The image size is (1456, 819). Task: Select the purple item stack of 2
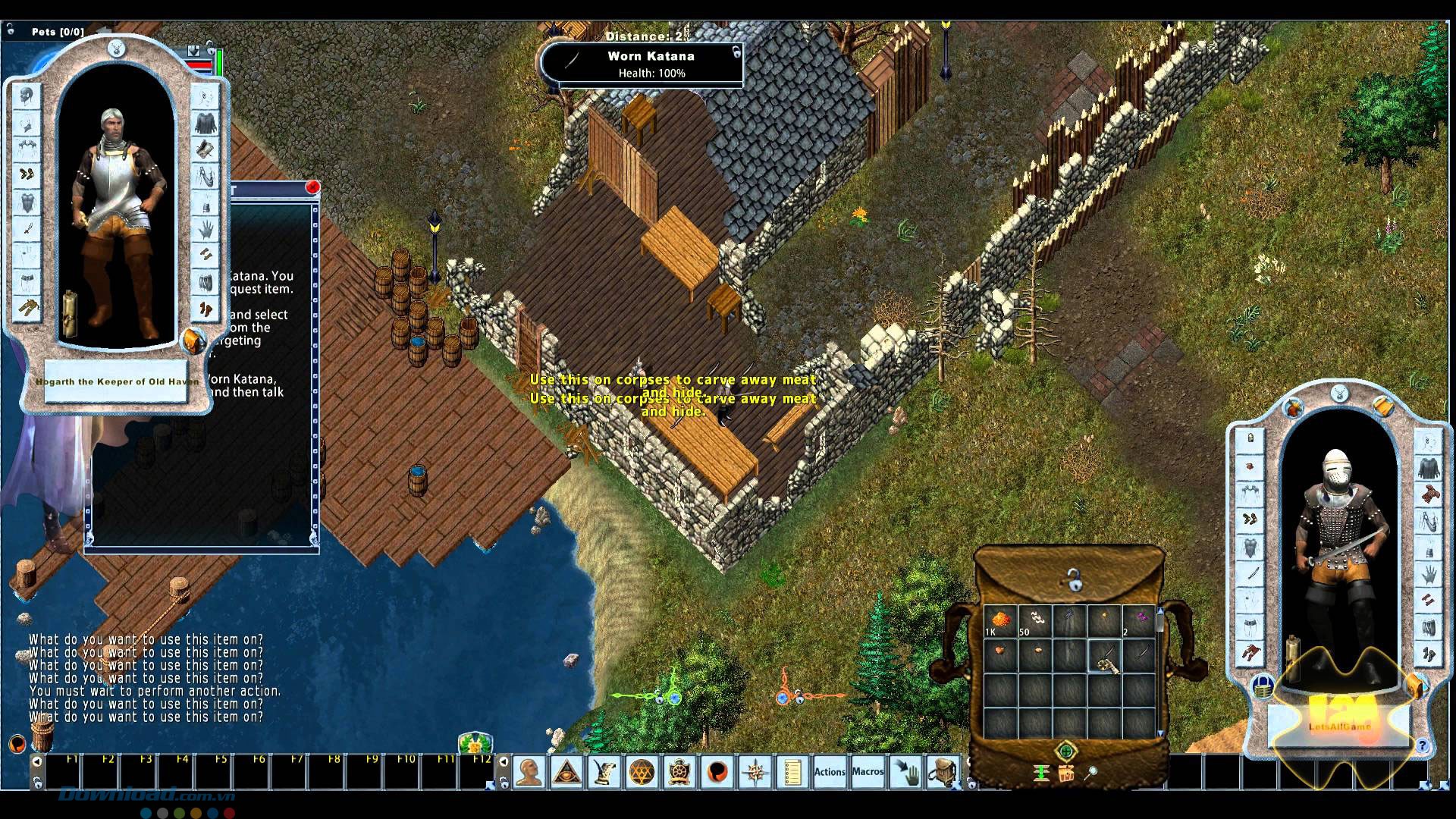[1138, 620]
